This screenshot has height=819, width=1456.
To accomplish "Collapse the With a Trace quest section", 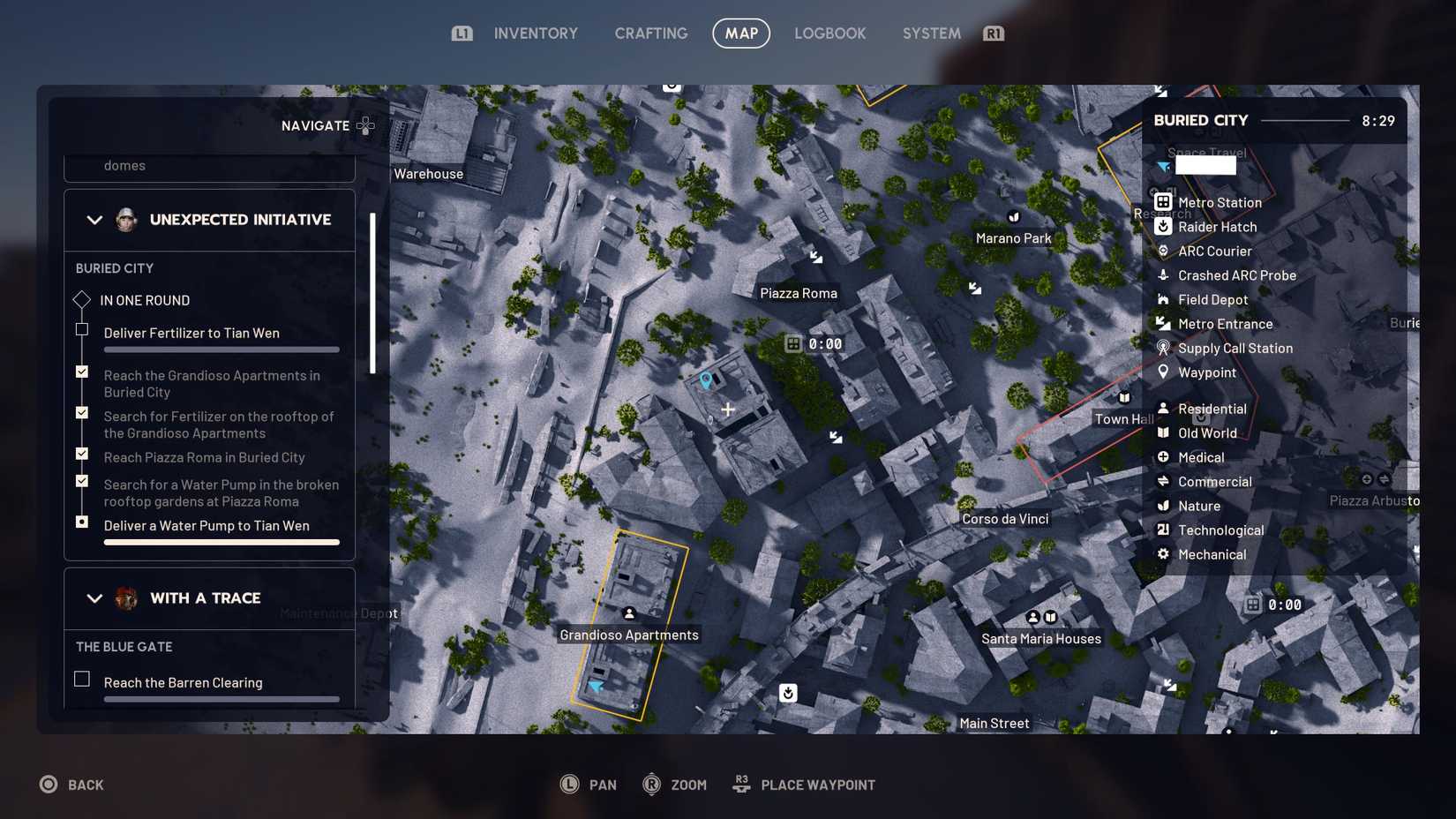I will point(94,598).
